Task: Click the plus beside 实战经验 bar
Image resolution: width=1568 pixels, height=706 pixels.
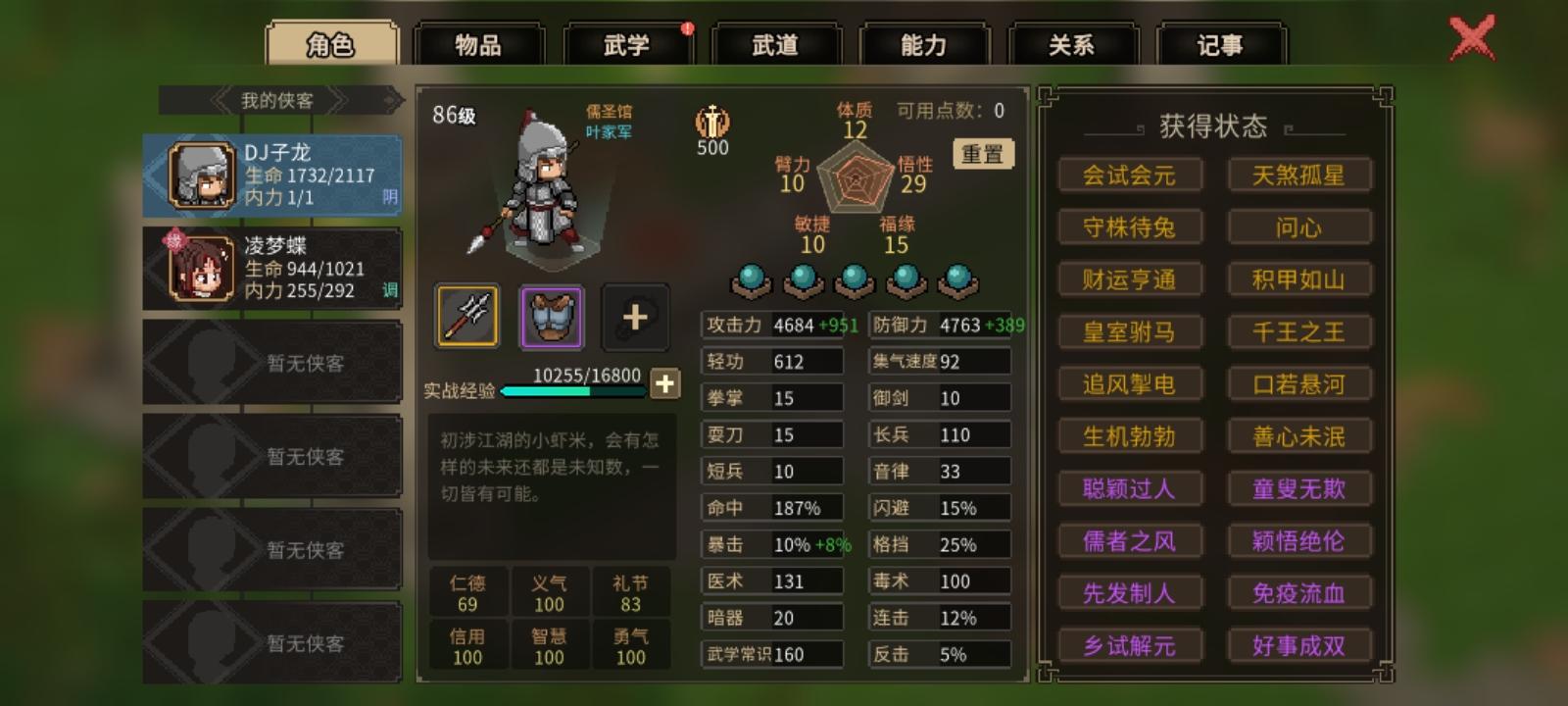Action: click(x=665, y=384)
